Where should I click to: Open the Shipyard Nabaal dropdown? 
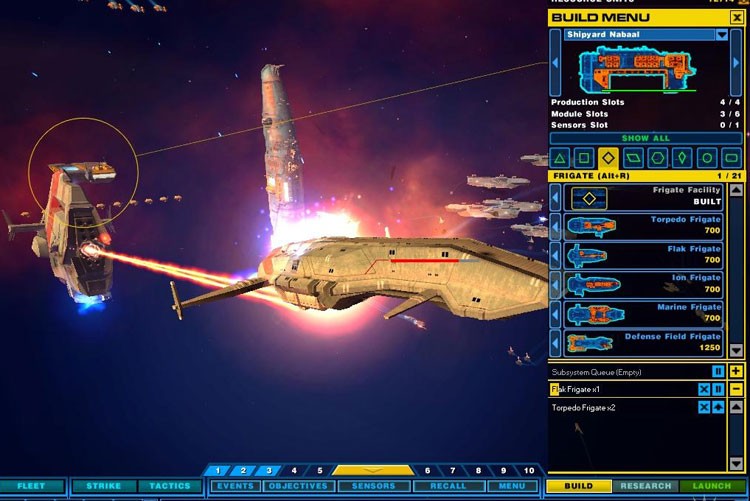click(722, 35)
